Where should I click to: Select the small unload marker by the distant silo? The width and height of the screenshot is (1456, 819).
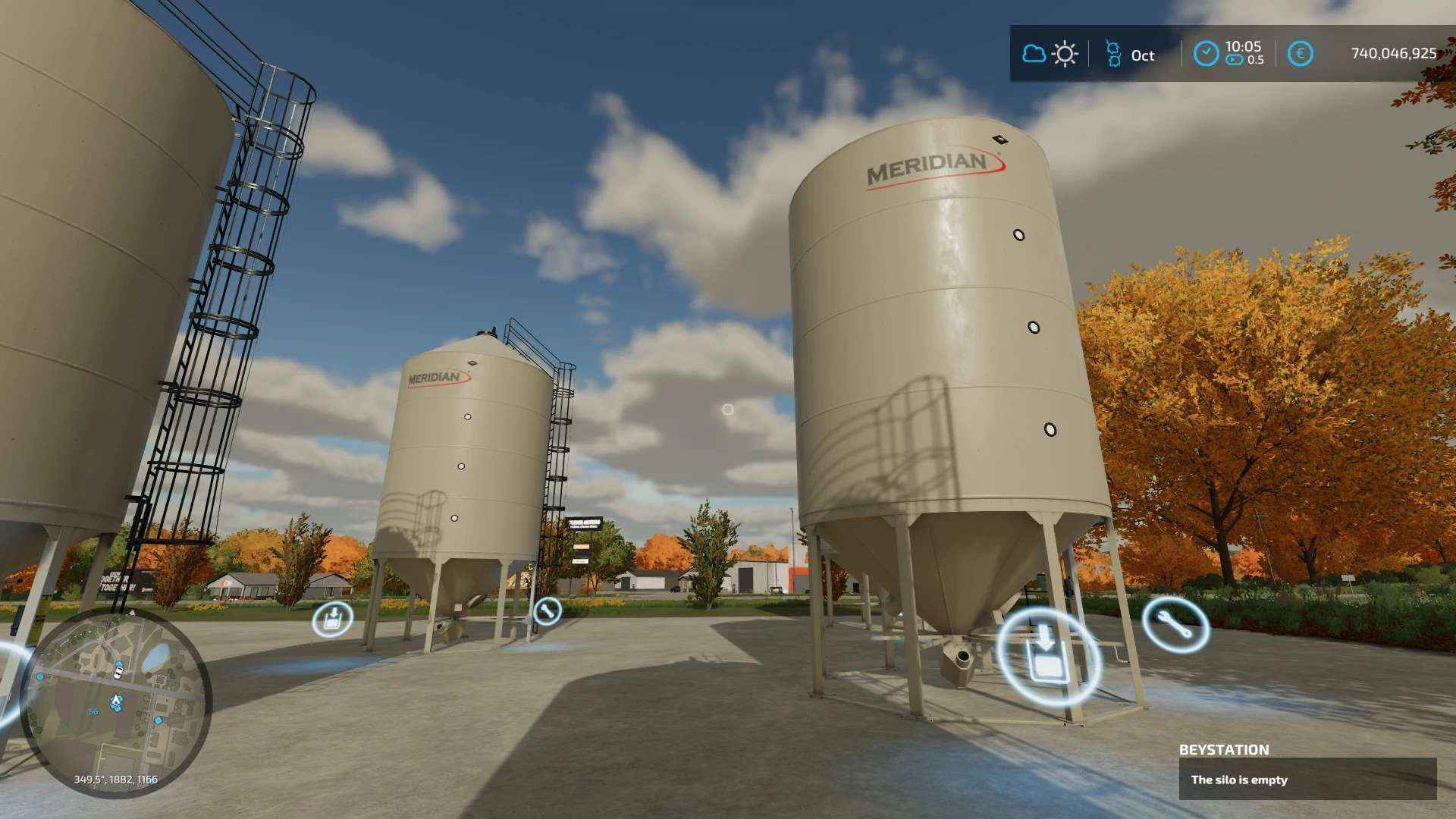click(x=332, y=620)
